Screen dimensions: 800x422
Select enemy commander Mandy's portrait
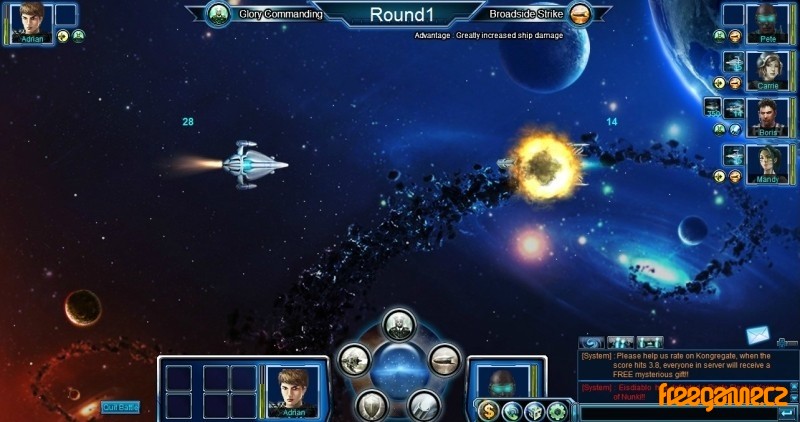coord(767,160)
